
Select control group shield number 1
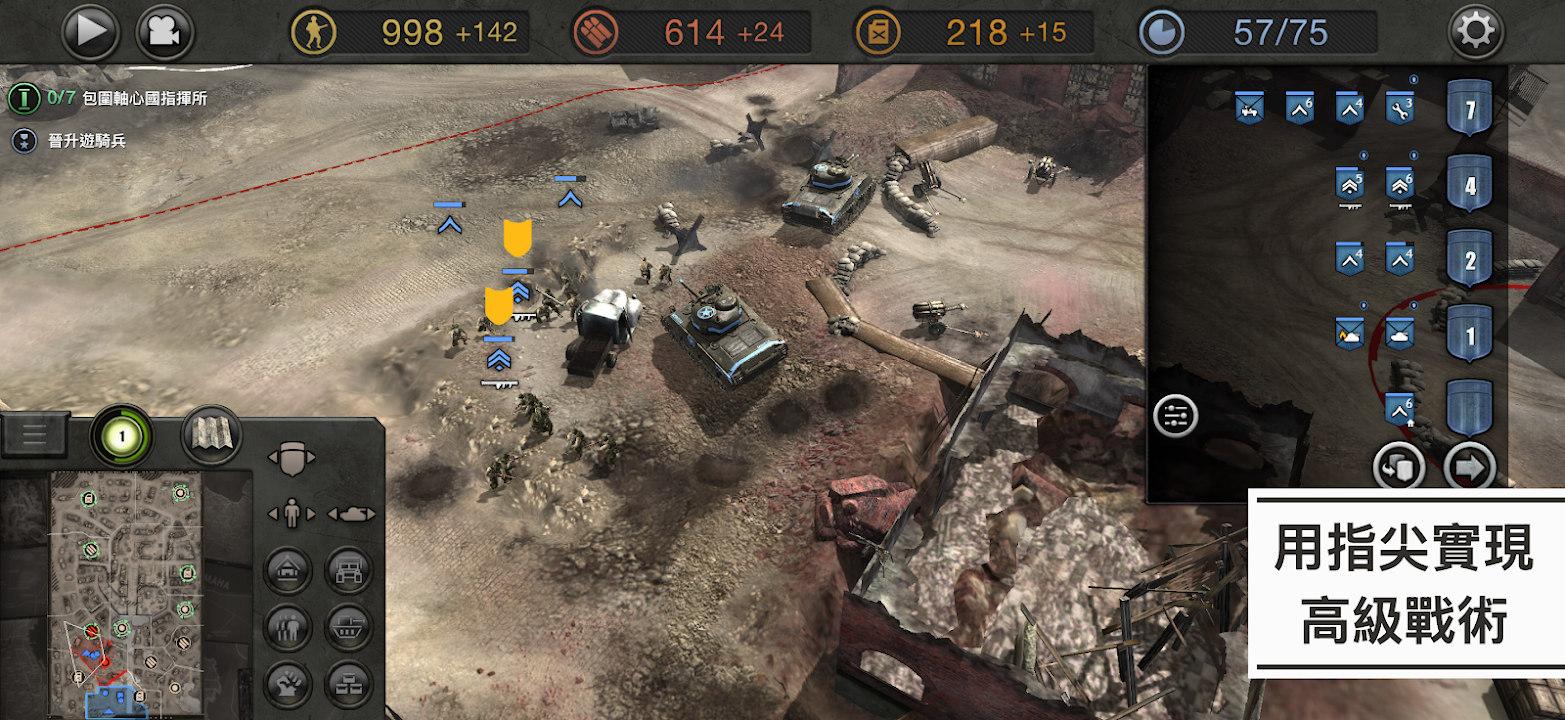tap(1469, 335)
